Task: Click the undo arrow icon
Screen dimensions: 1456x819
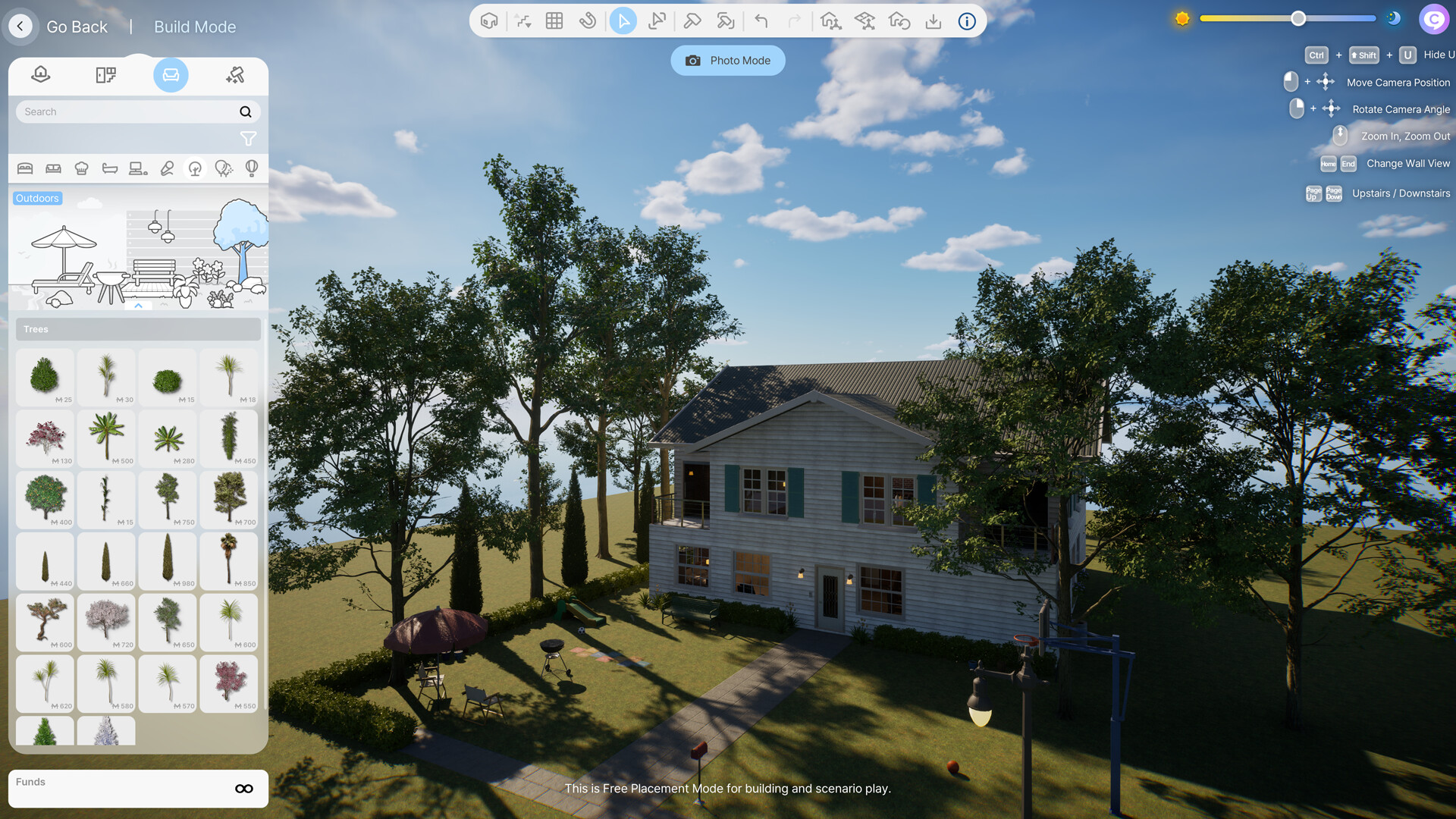Action: (x=762, y=20)
